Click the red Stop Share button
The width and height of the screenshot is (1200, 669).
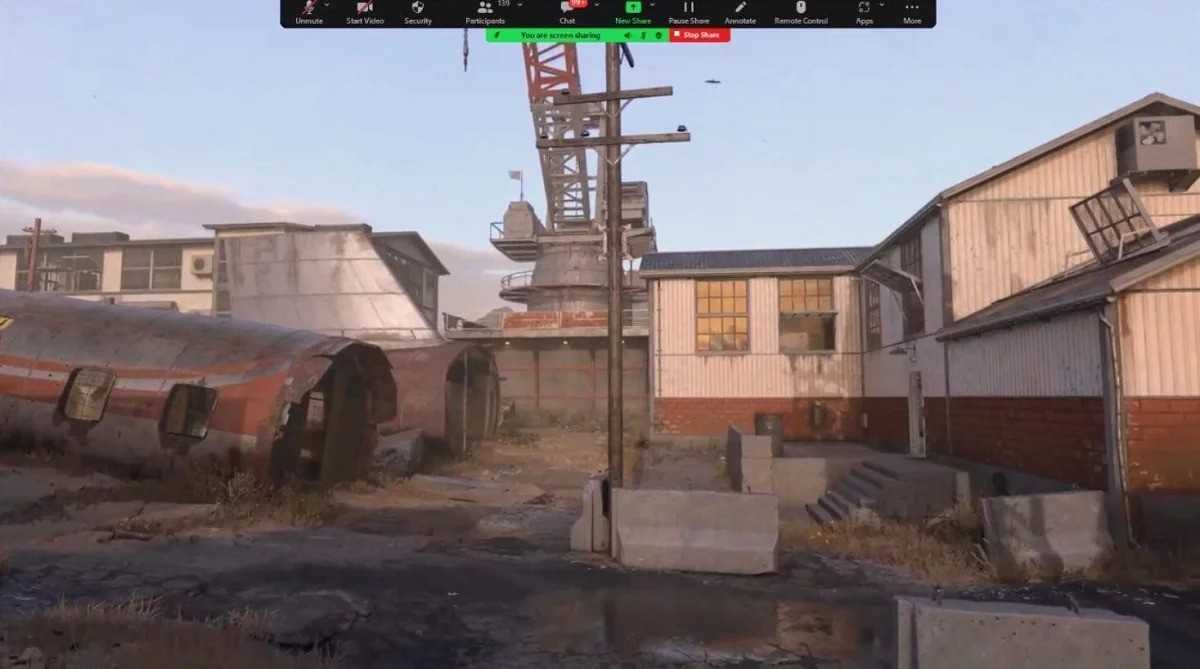pyautogui.click(x=699, y=35)
